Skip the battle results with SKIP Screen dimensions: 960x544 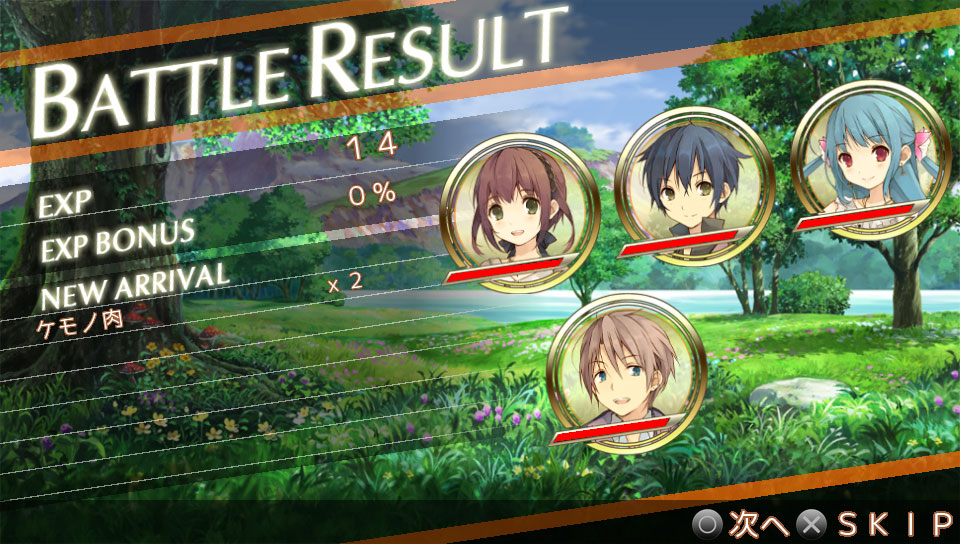click(880, 523)
